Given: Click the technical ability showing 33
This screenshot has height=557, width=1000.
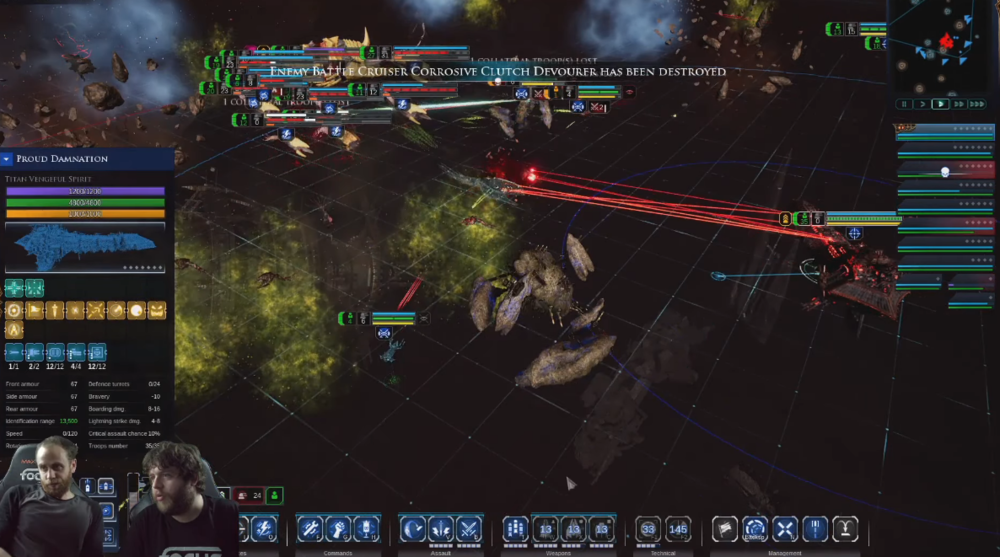Looking at the screenshot, I should [x=649, y=527].
